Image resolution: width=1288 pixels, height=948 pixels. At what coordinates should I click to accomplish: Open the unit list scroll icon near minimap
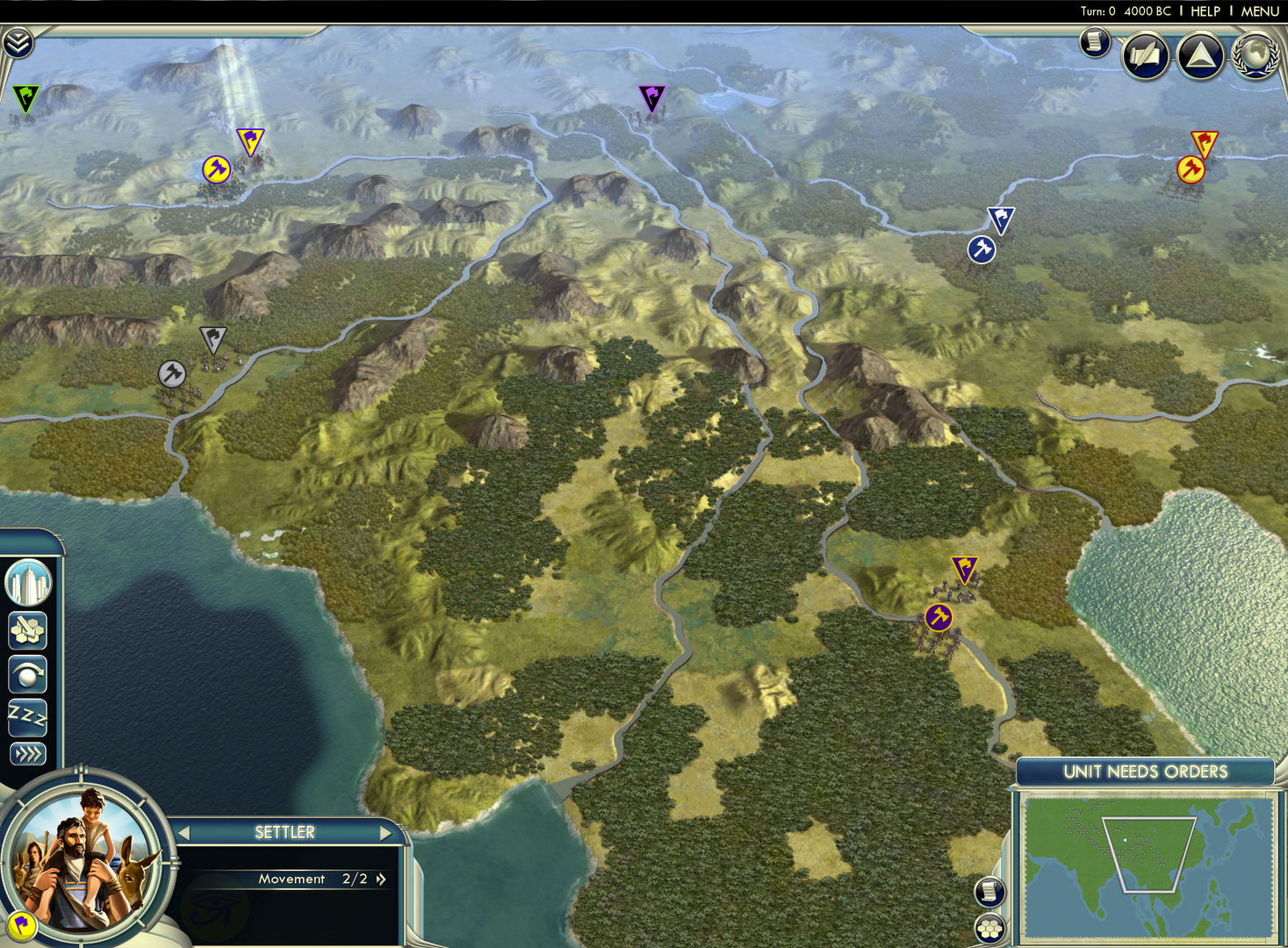(x=990, y=893)
